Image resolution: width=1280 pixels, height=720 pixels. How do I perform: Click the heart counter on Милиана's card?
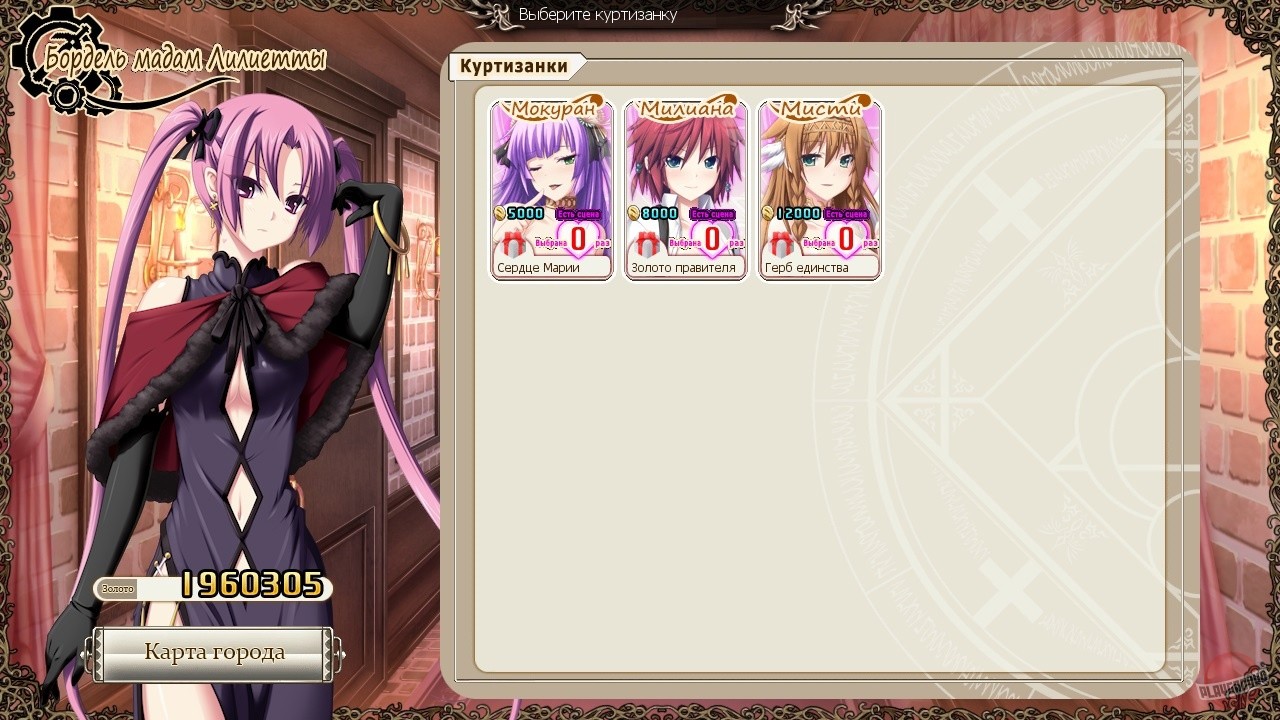click(x=710, y=238)
